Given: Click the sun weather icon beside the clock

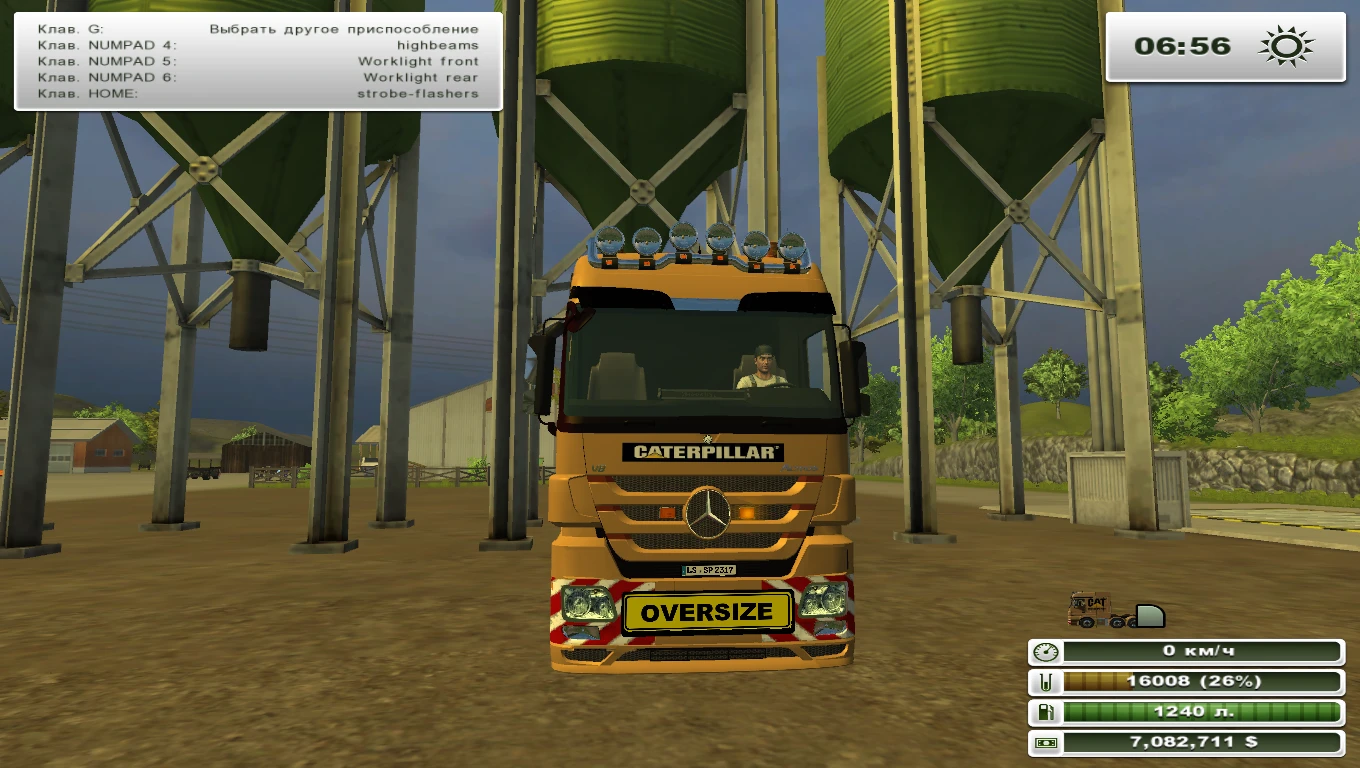Looking at the screenshot, I should coord(1283,44).
